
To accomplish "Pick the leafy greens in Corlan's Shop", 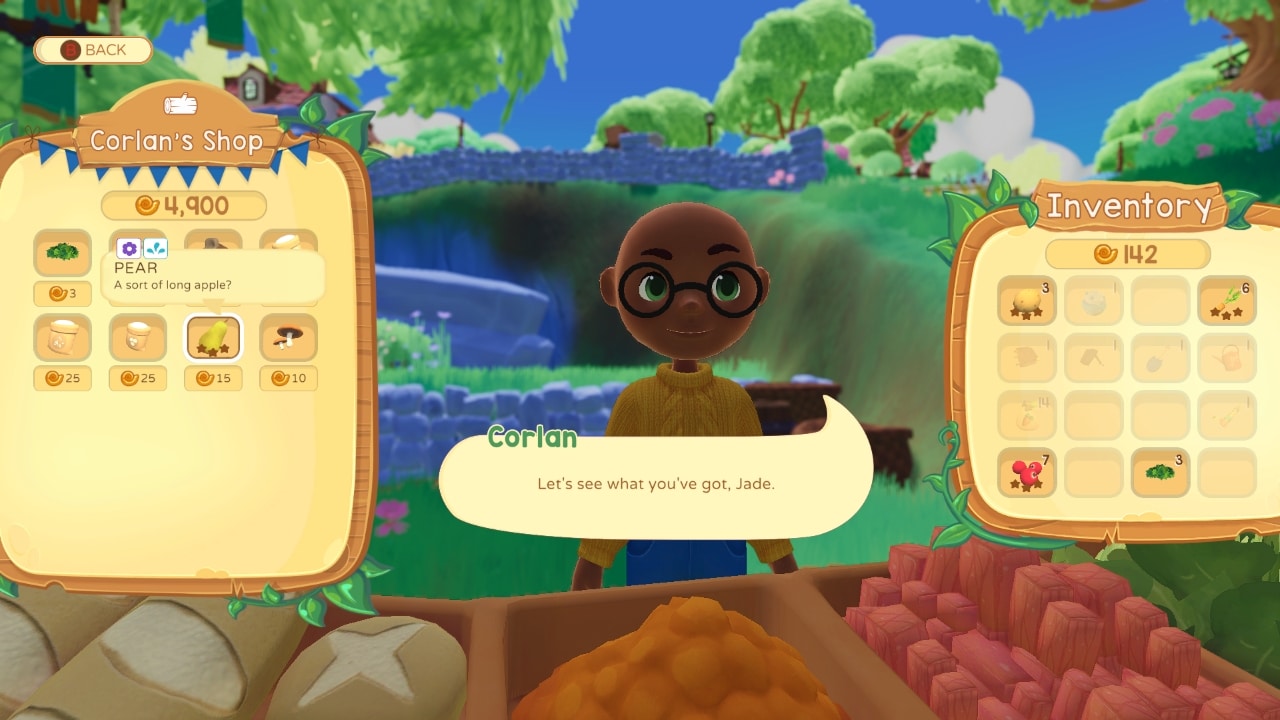I will pyautogui.click(x=62, y=253).
